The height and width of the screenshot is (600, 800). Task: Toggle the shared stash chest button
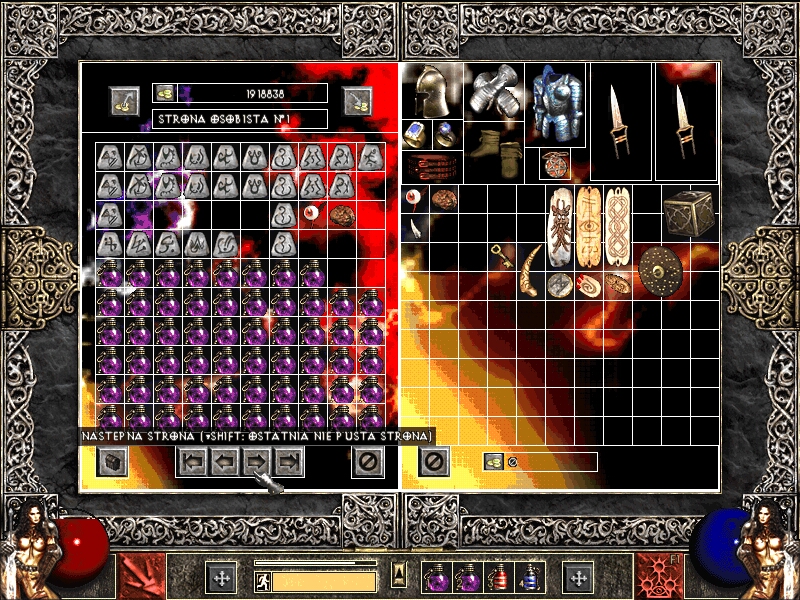point(113,461)
